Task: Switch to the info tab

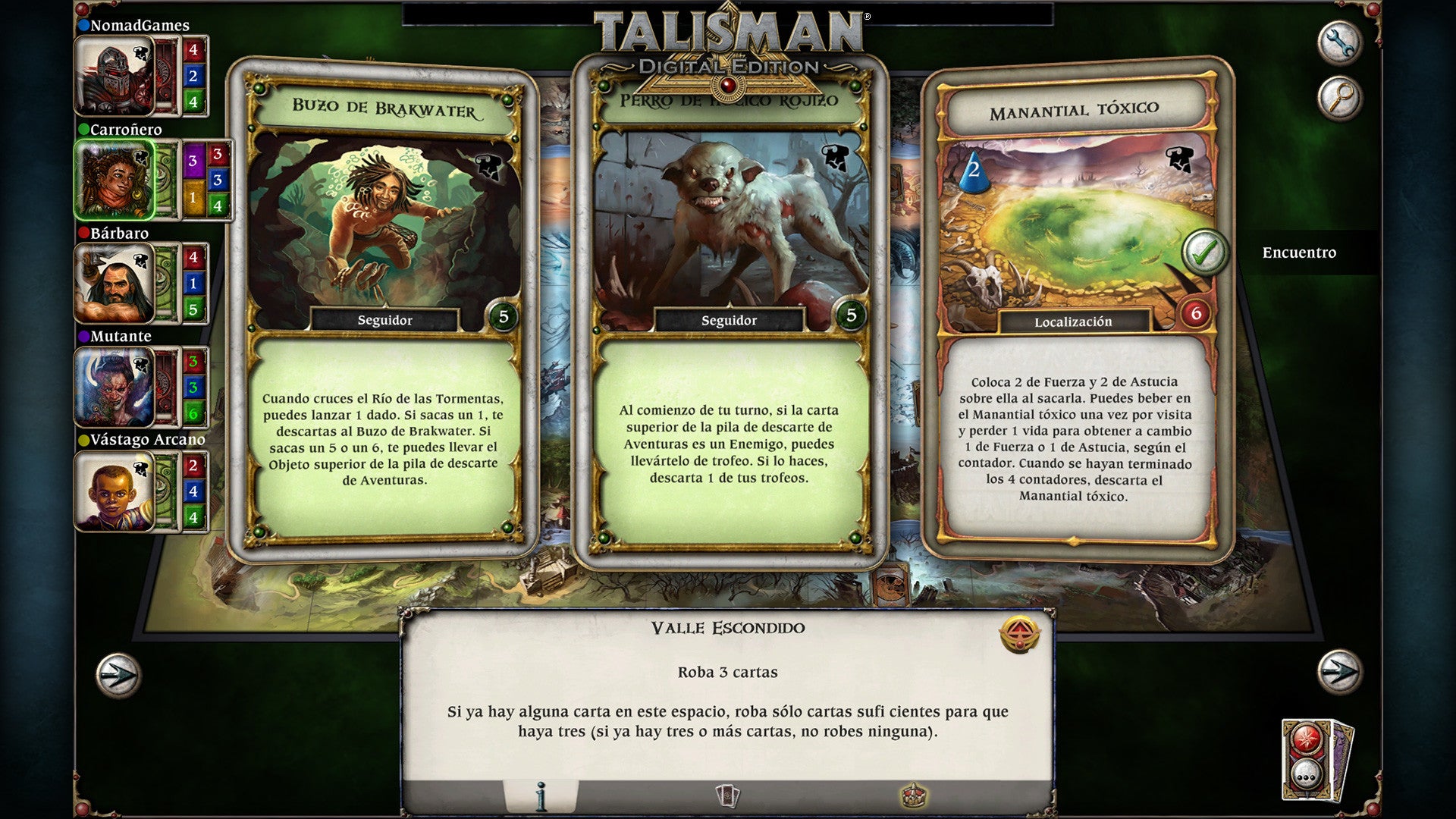Action: (x=541, y=796)
